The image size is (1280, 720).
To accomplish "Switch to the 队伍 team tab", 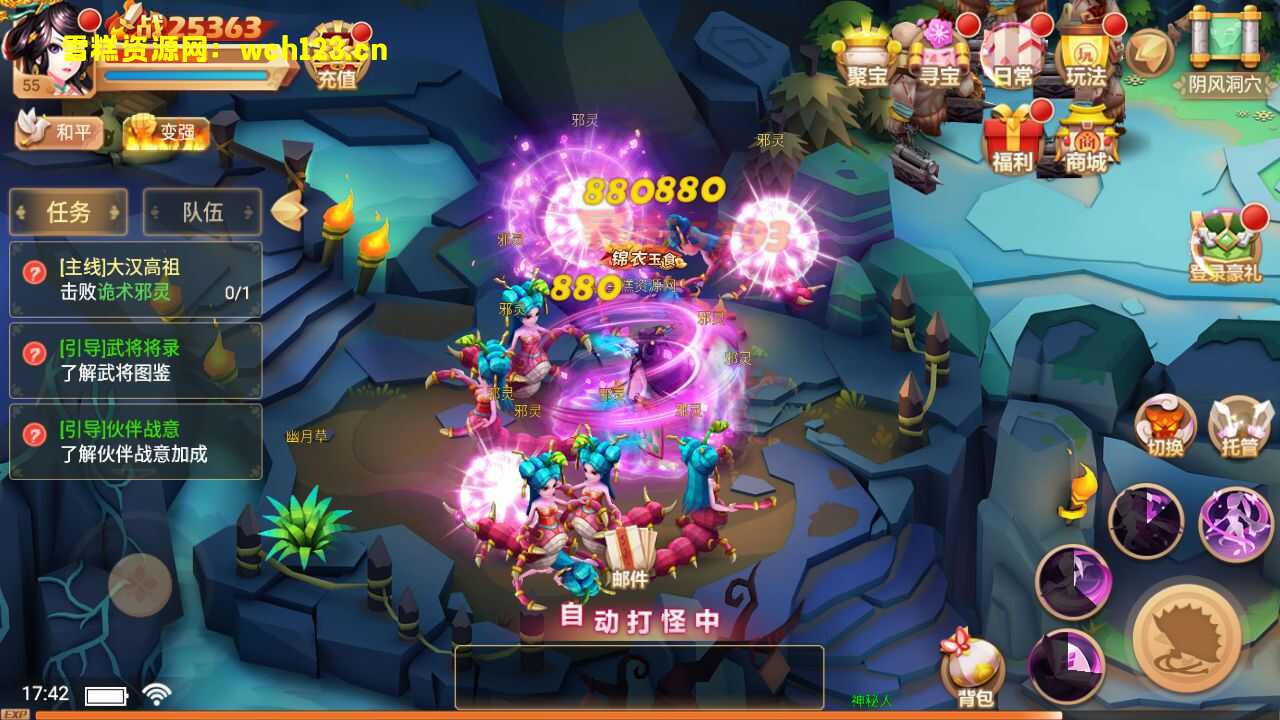I will point(202,212).
